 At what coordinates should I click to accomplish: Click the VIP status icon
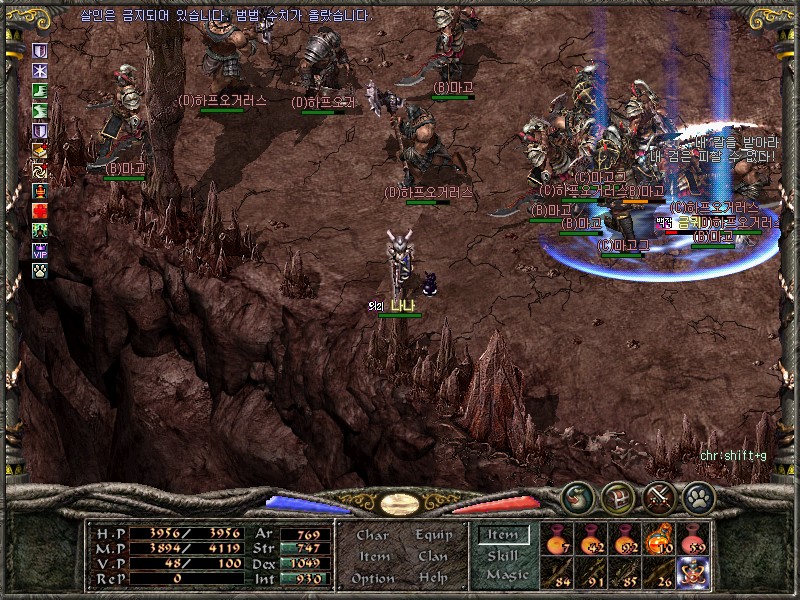tap(40, 251)
